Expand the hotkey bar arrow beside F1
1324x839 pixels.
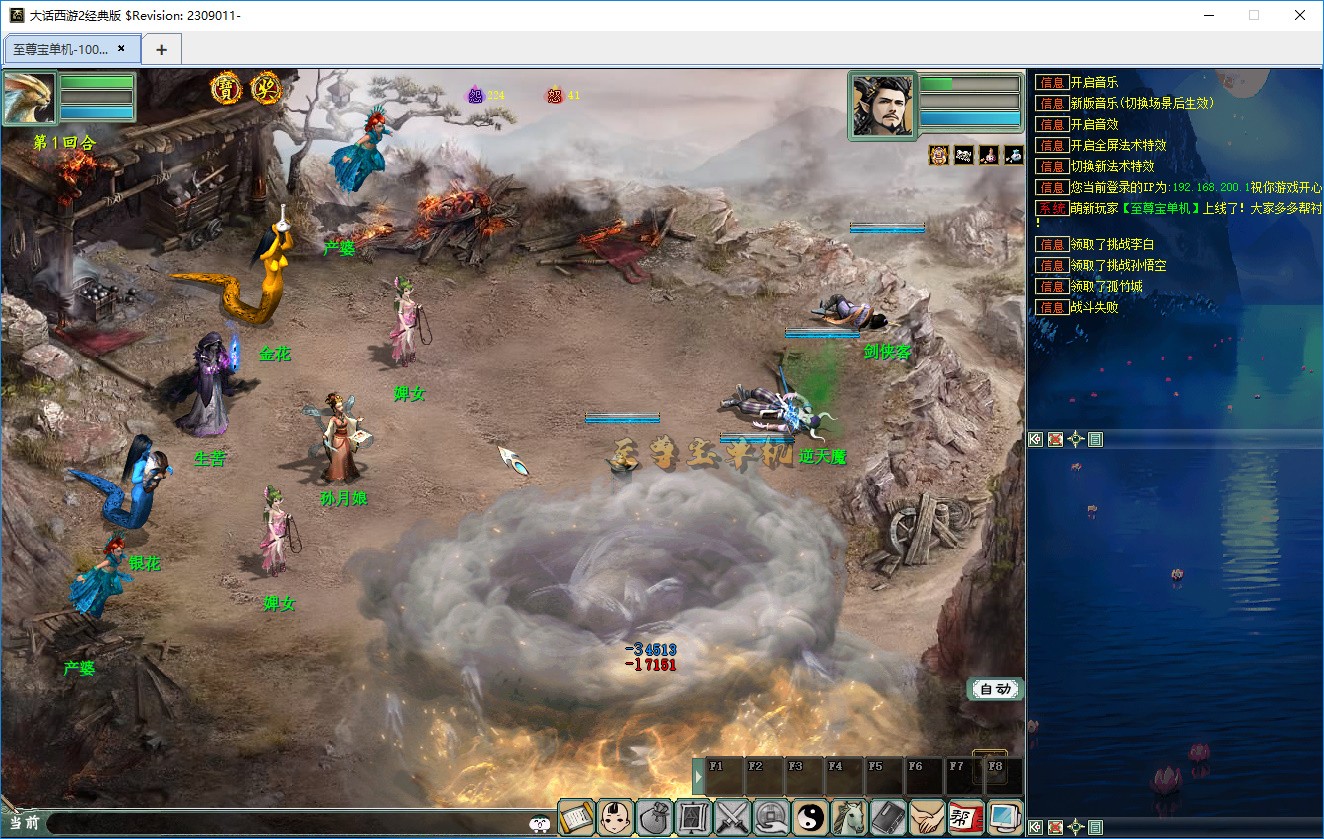(698, 777)
